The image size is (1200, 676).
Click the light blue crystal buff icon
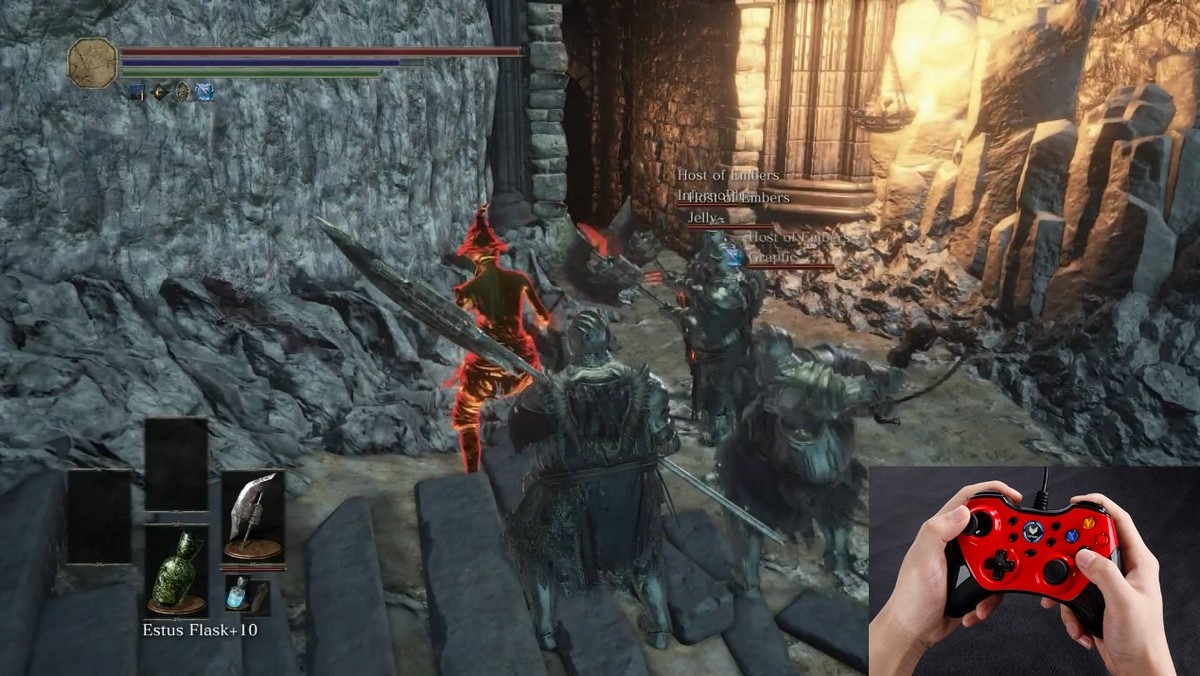(204, 93)
